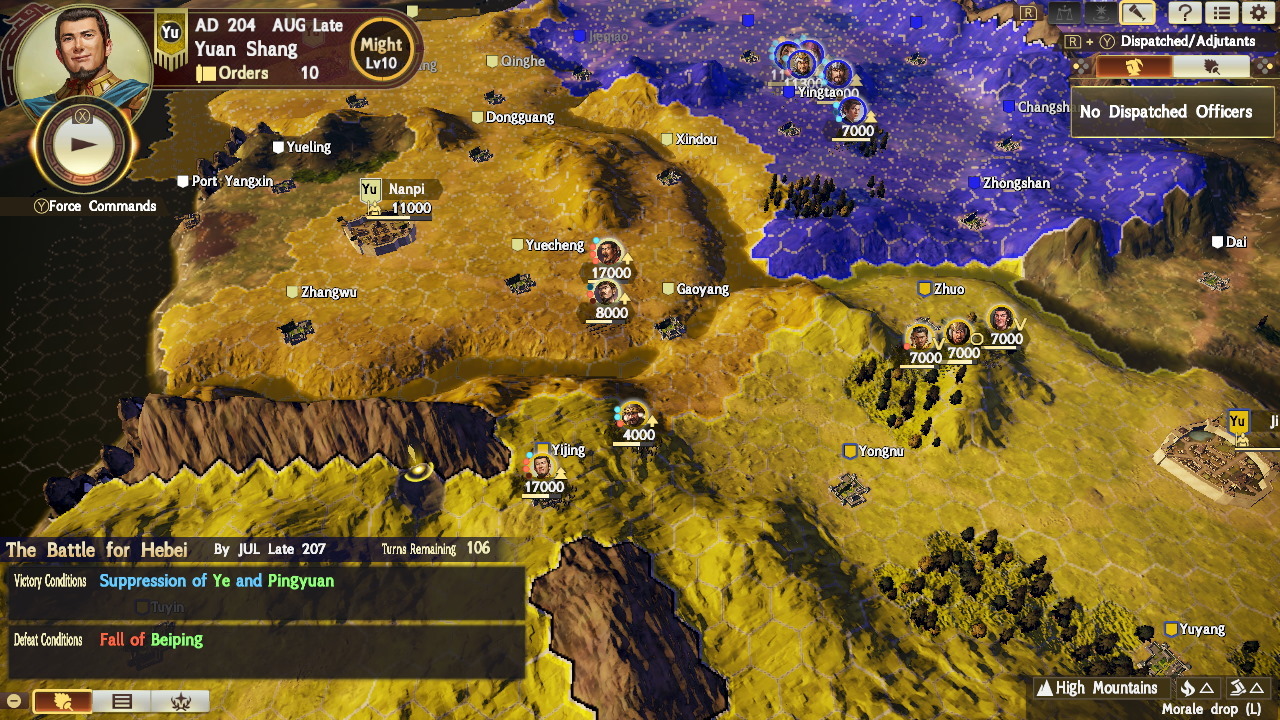Switch to the quill tab in the Dispatched/Adjutants panel
The image size is (1280, 720).
tap(1210, 64)
